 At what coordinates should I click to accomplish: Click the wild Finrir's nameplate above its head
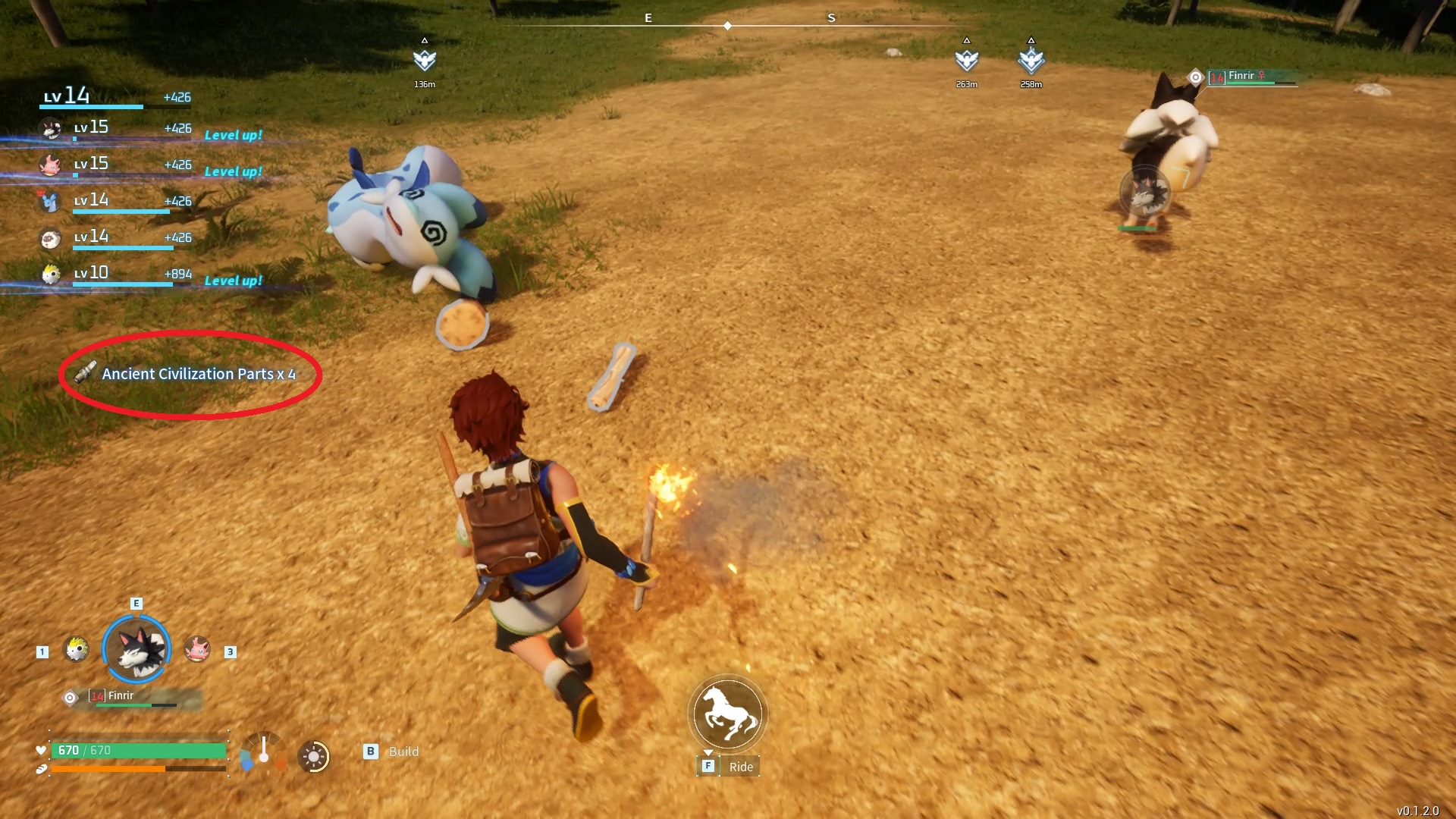click(x=1244, y=77)
